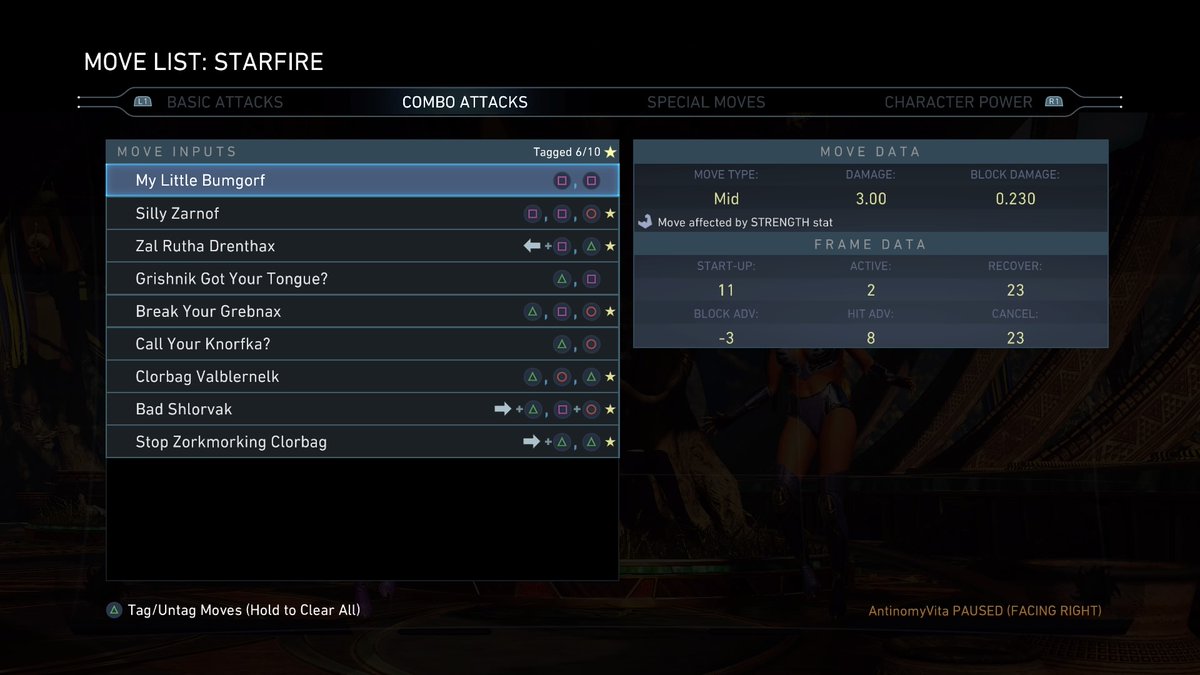Go to the Character Power tab

coord(957,102)
